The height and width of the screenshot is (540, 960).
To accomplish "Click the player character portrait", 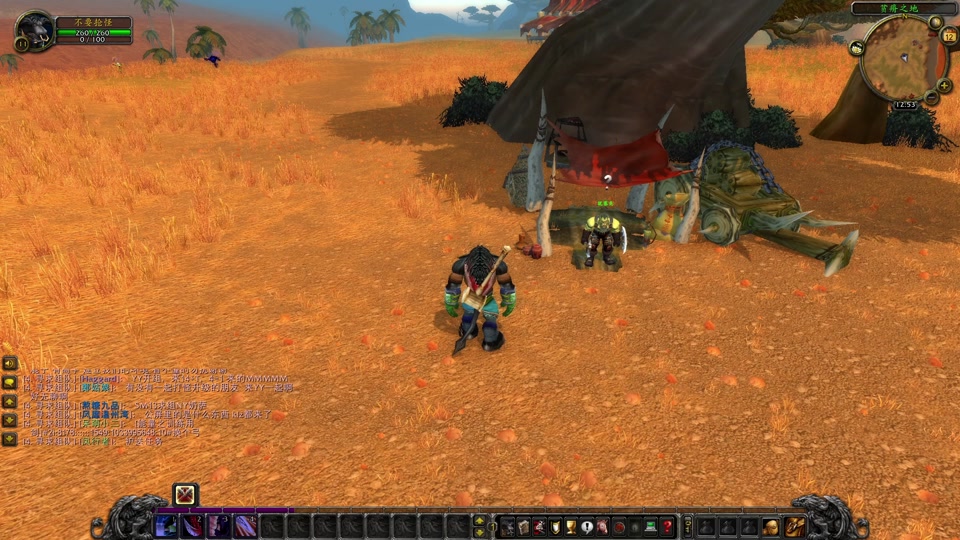I will (x=36, y=30).
